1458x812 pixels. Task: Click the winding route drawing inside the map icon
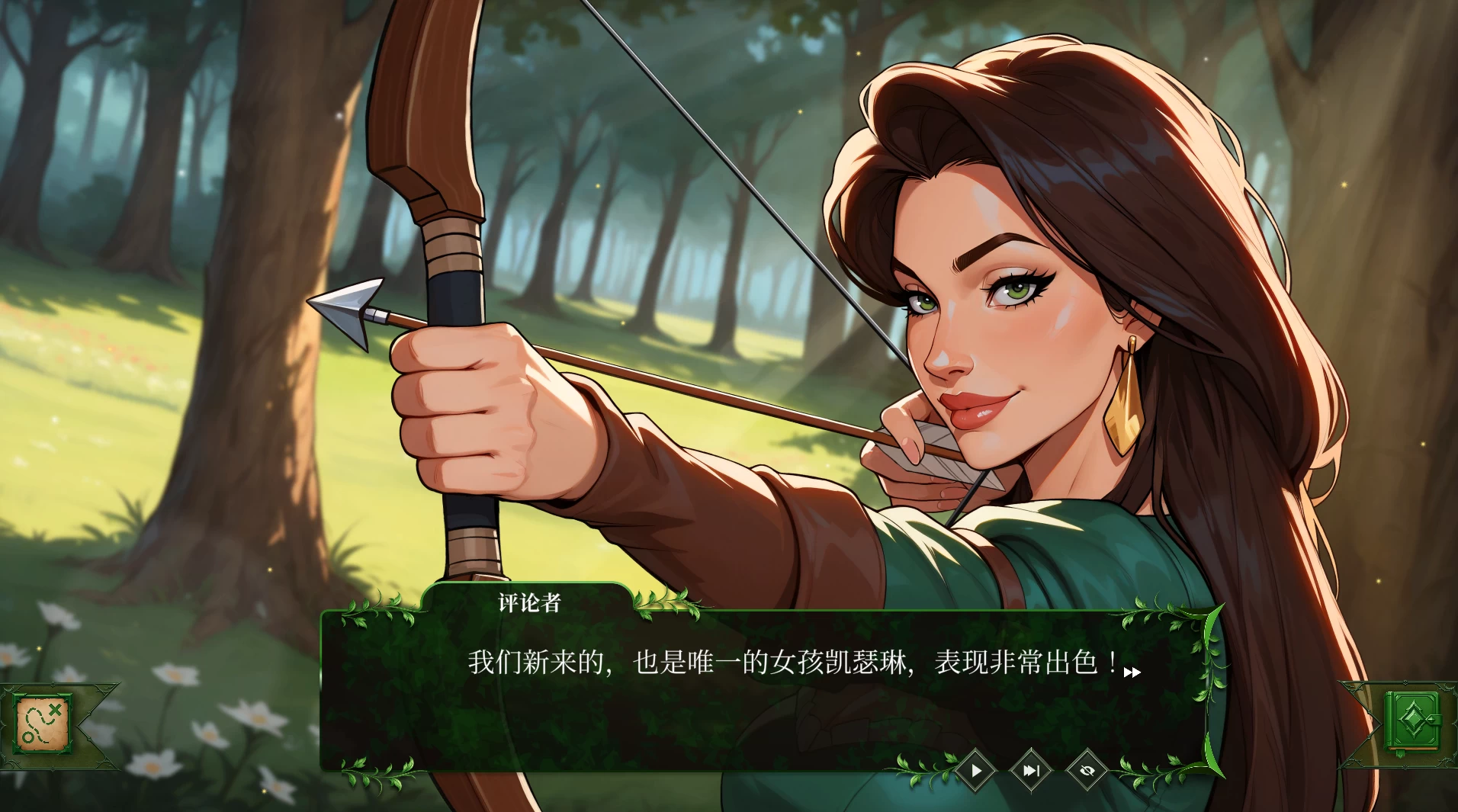point(36,724)
